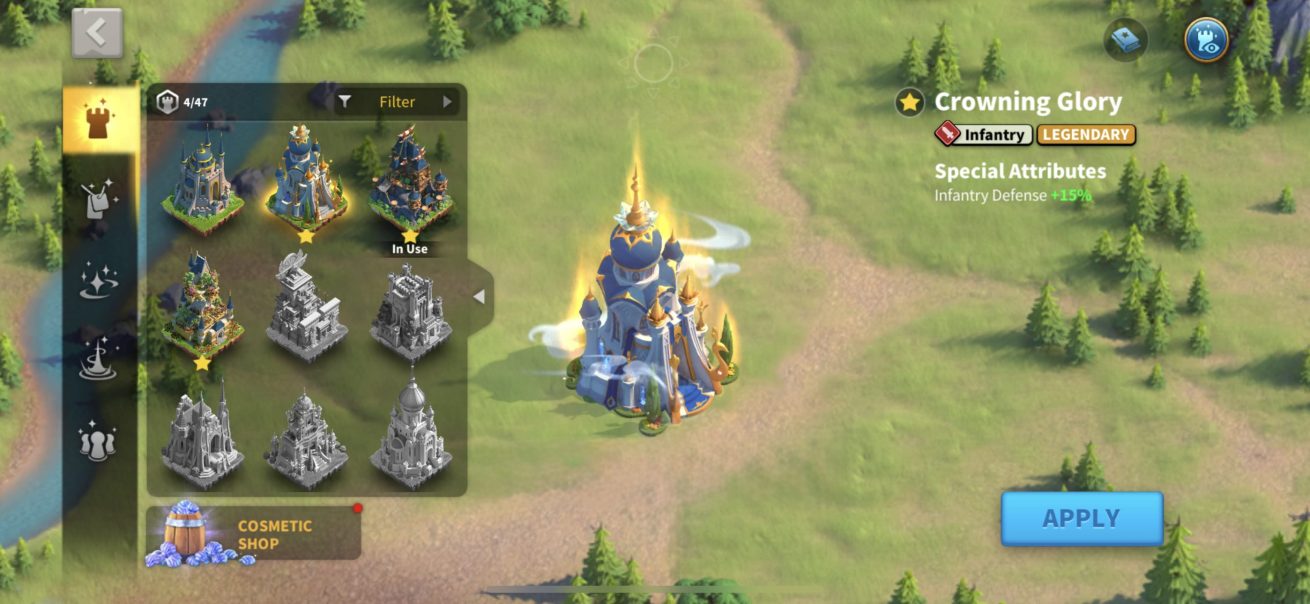The width and height of the screenshot is (1310, 604).
Task: Switch to the flag and sparkles tab
Action: click(99, 200)
